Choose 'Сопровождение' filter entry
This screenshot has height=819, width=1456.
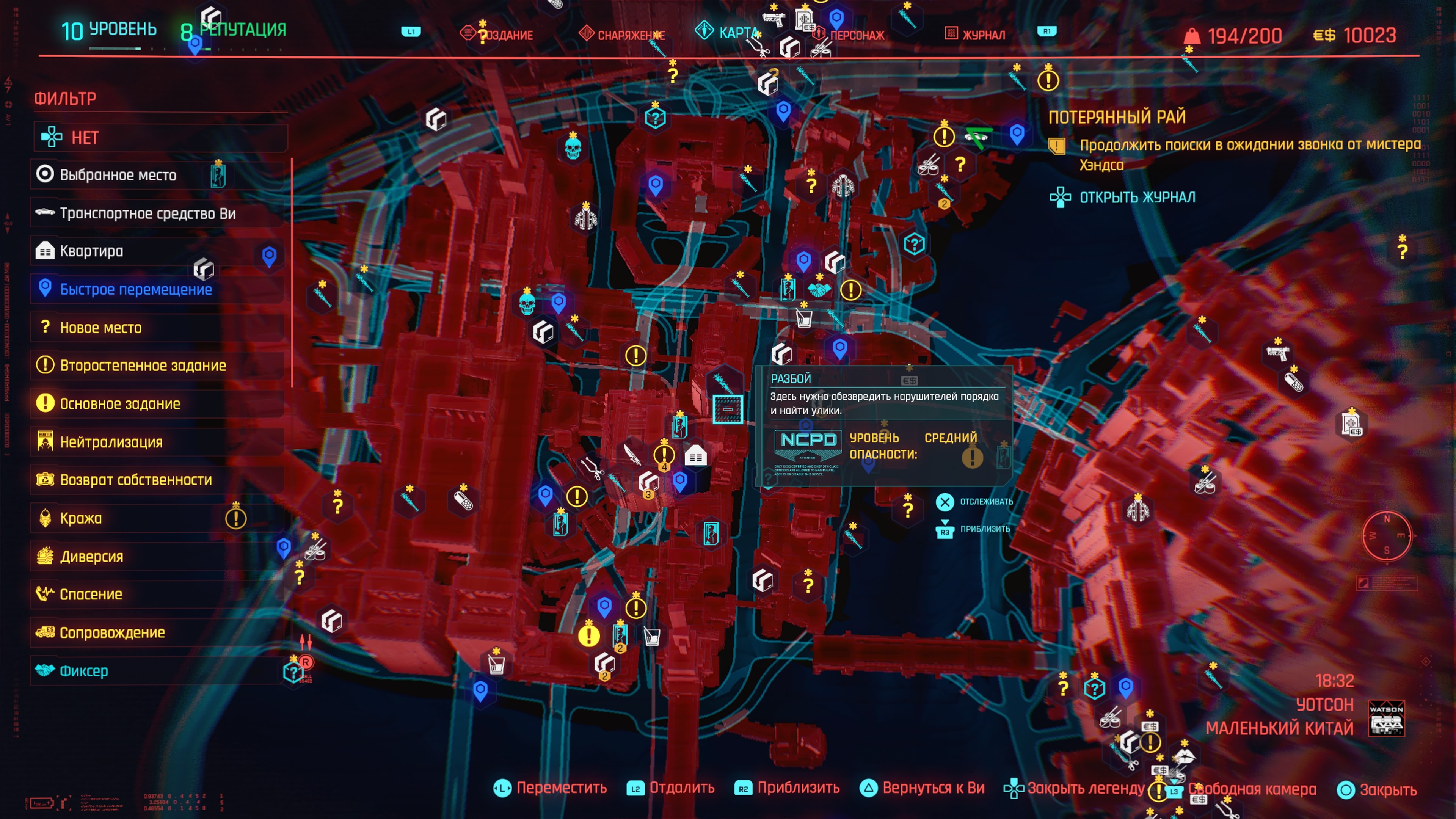tap(112, 632)
